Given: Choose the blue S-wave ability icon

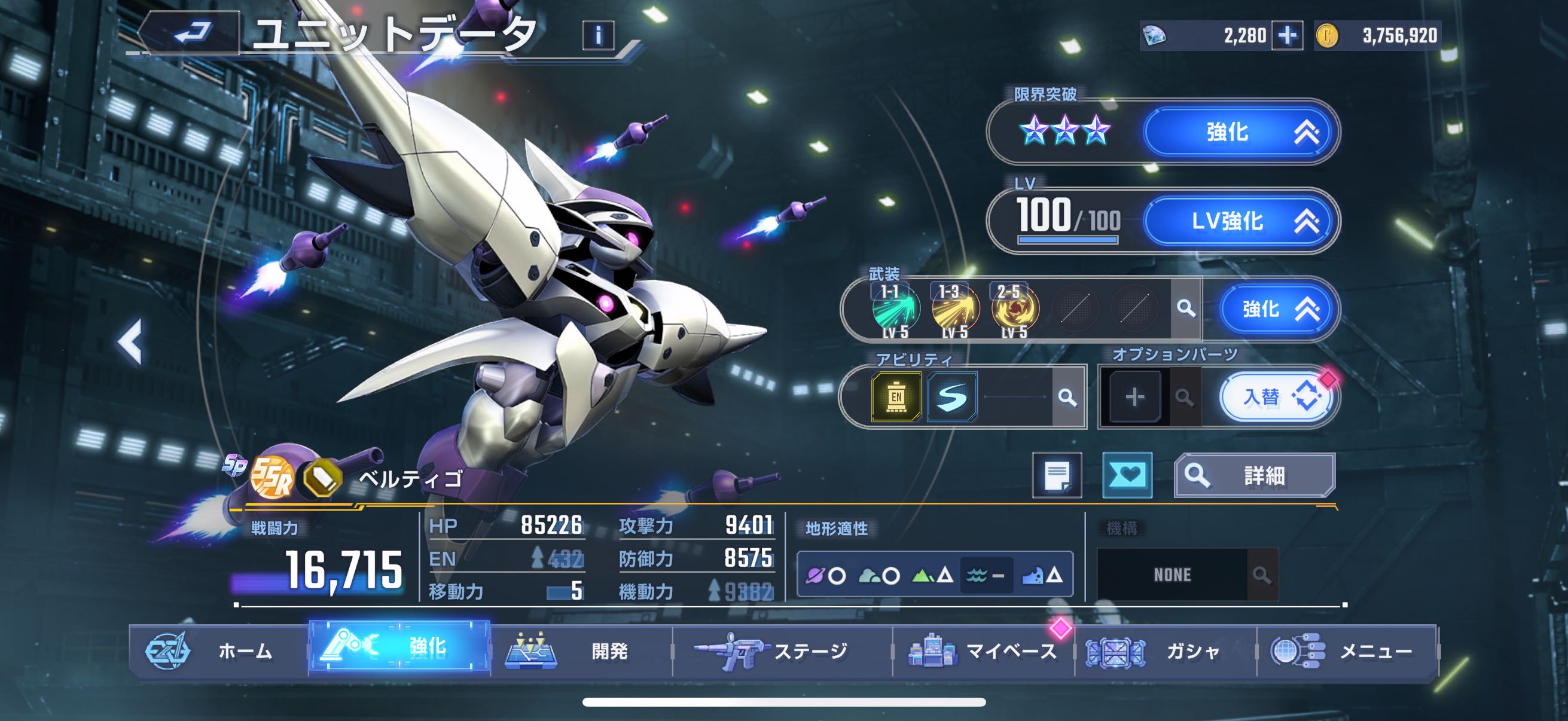Looking at the screenshot, I should click(x=952, y=398).
